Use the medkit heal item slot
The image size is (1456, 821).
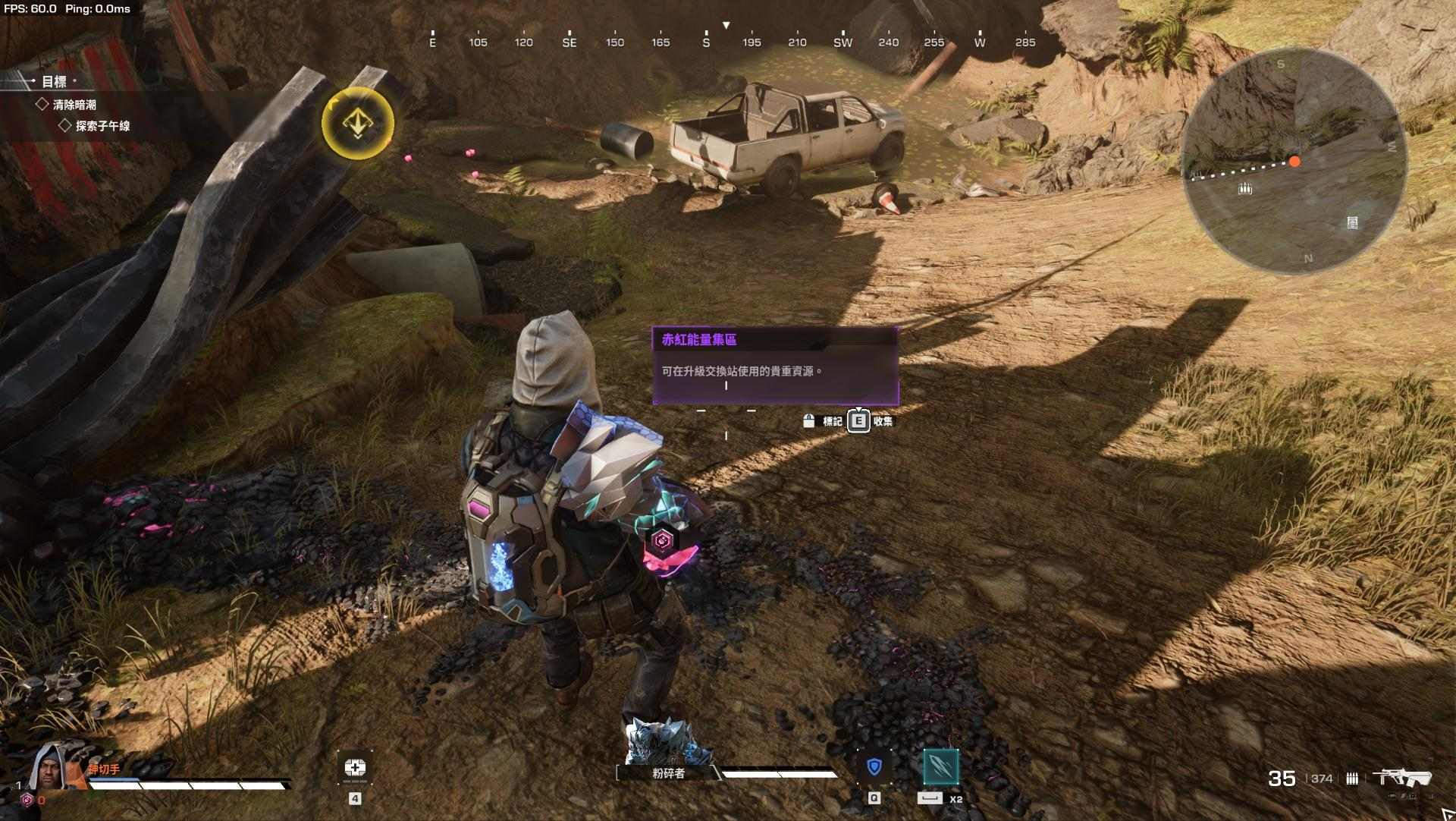tap(355, 769)
